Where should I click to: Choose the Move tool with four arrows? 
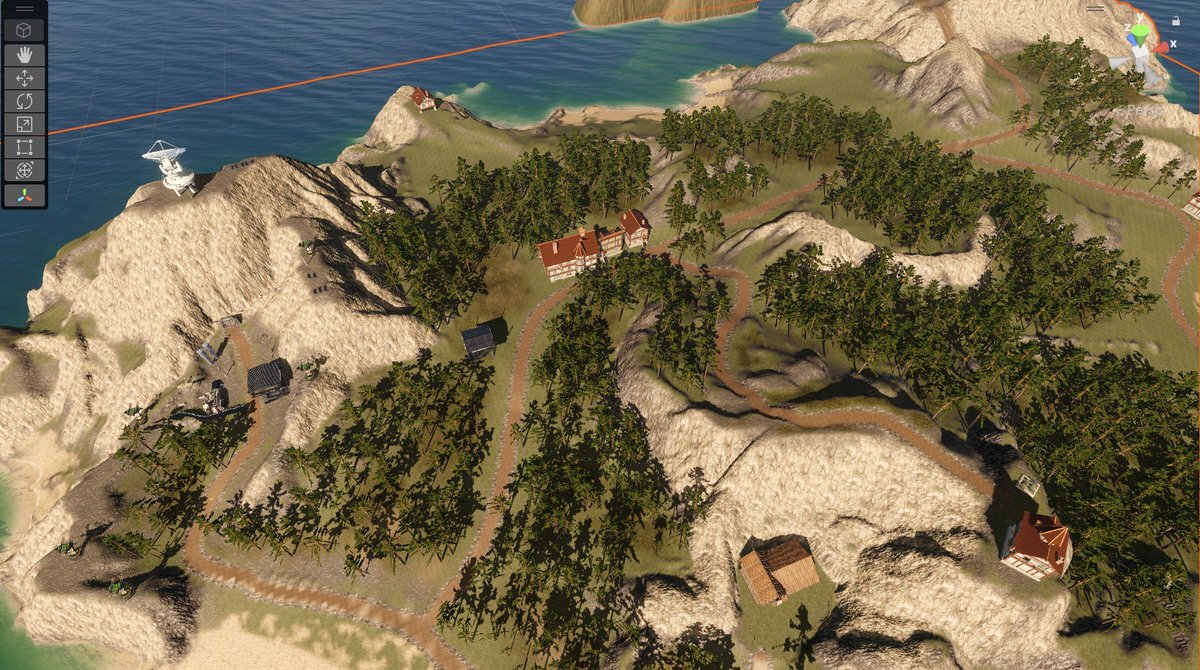point(24,78)
